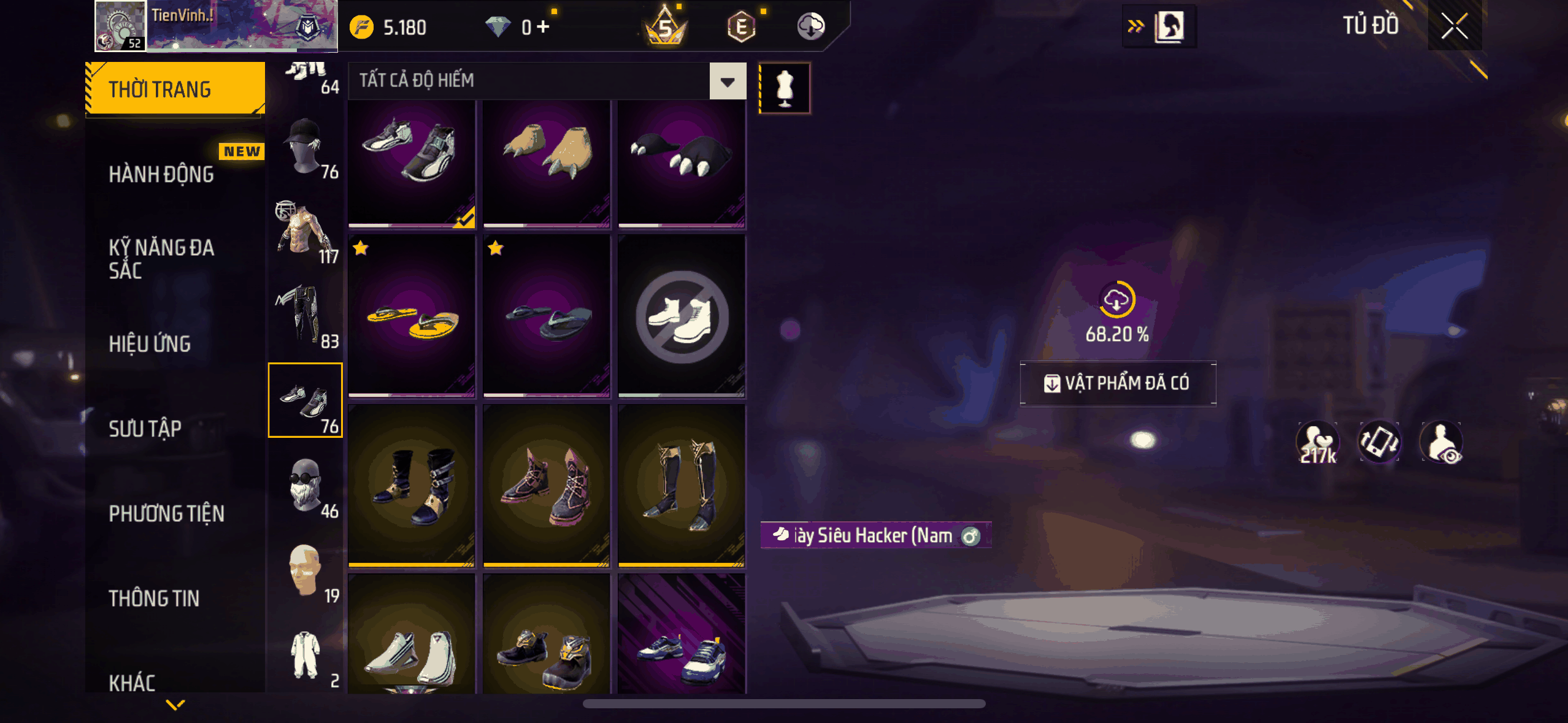Open the THỜI TRANG tab
This screenshot has width=1568, height=723.
175,89
